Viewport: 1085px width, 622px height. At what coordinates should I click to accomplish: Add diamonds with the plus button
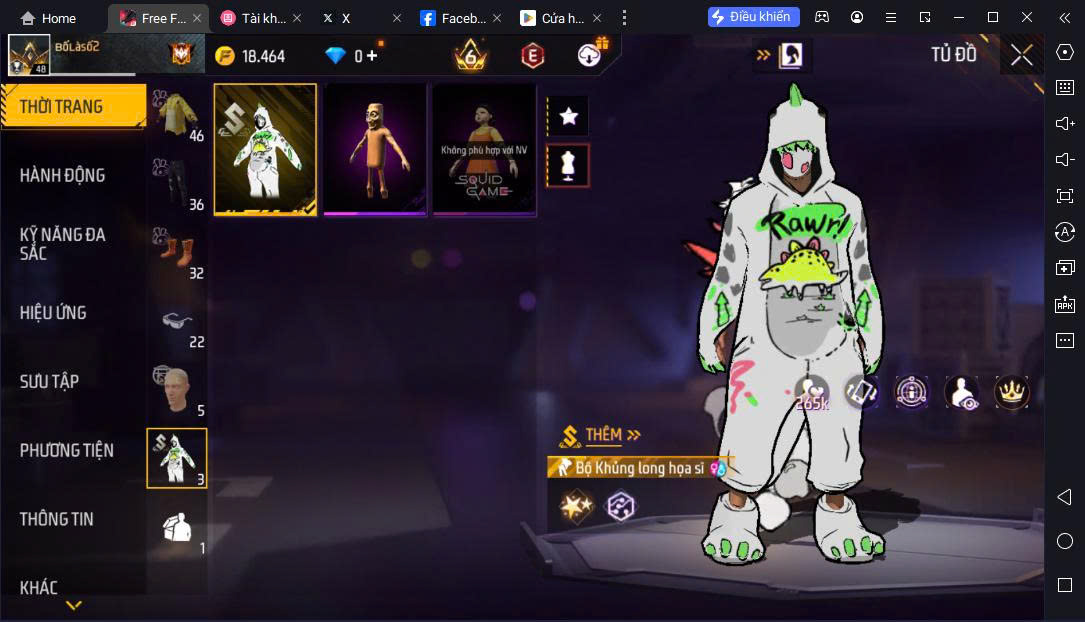(x=372, y=56)
